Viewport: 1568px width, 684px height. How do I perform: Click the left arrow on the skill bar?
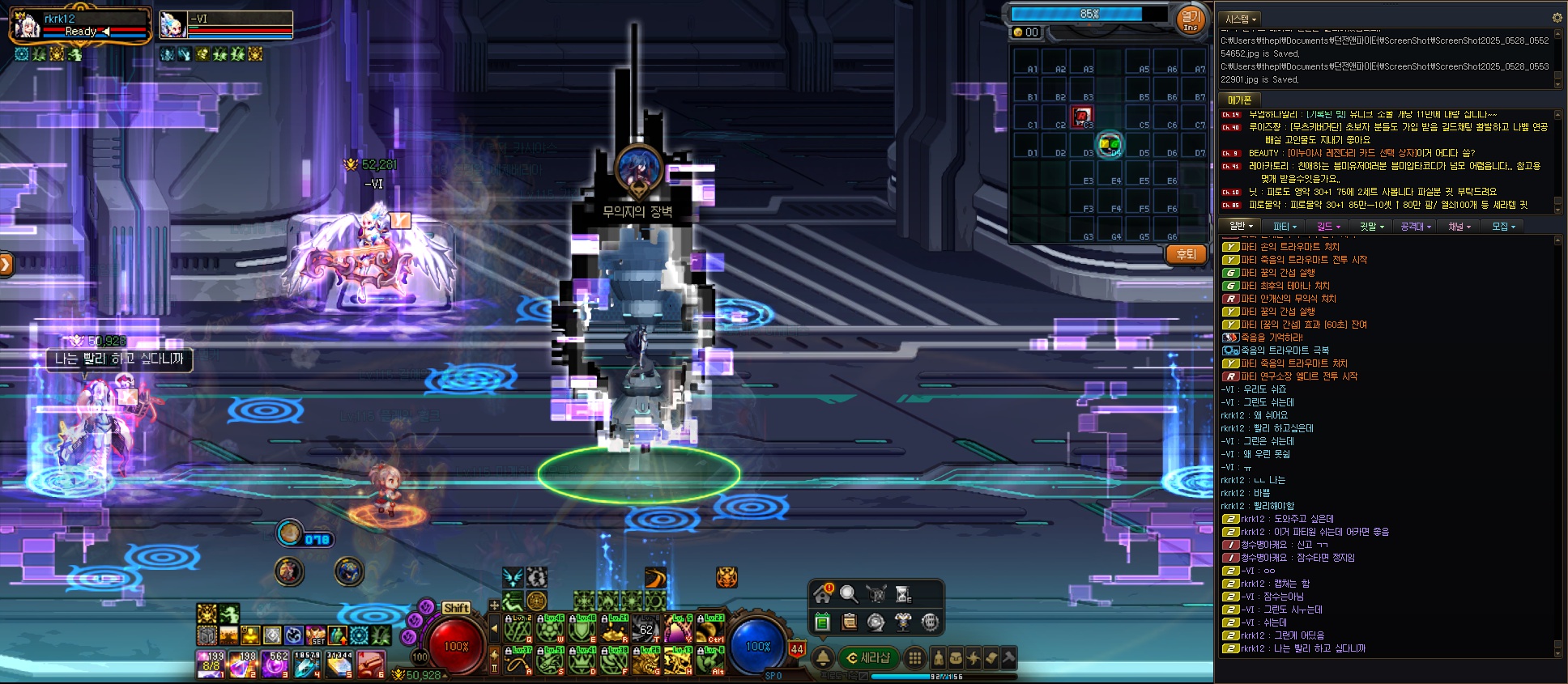(494, 629)
